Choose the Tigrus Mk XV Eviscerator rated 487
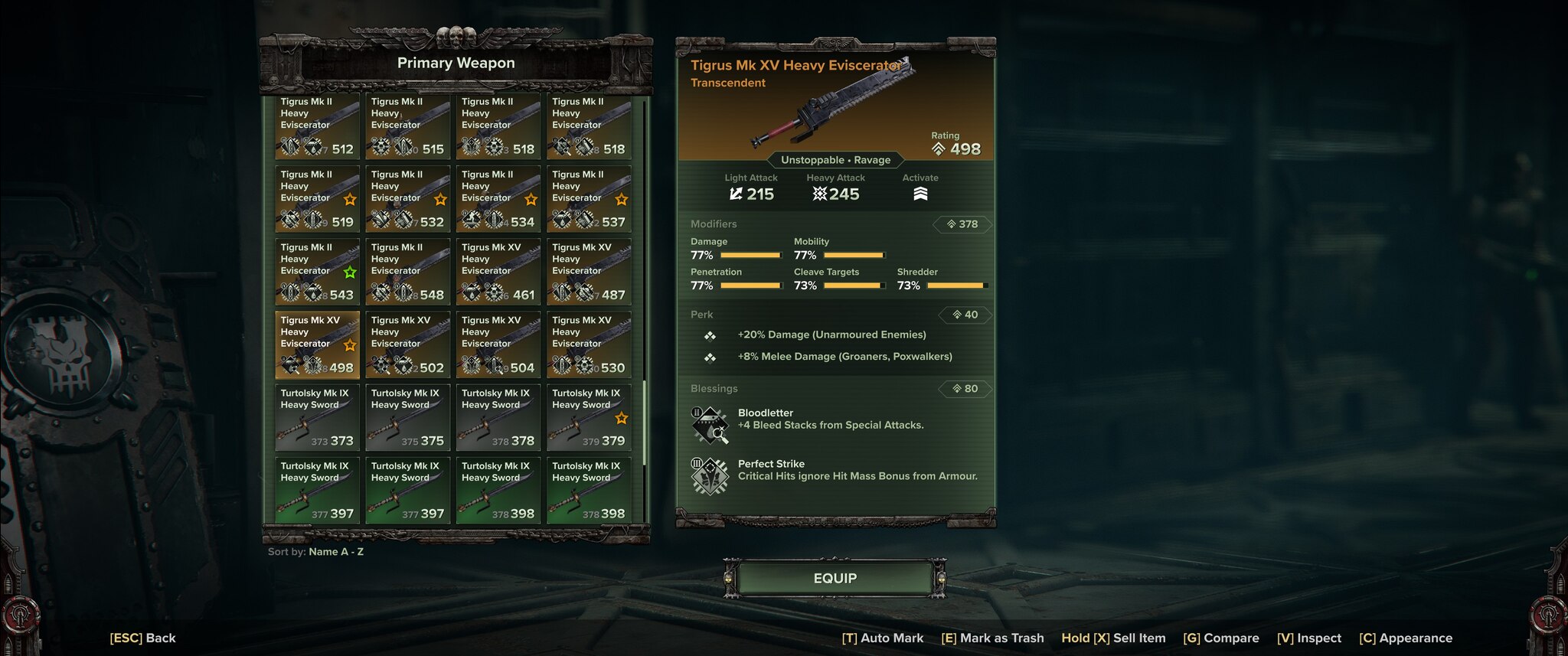Viewport: 1568px width, 656px height. coord(588,272)
